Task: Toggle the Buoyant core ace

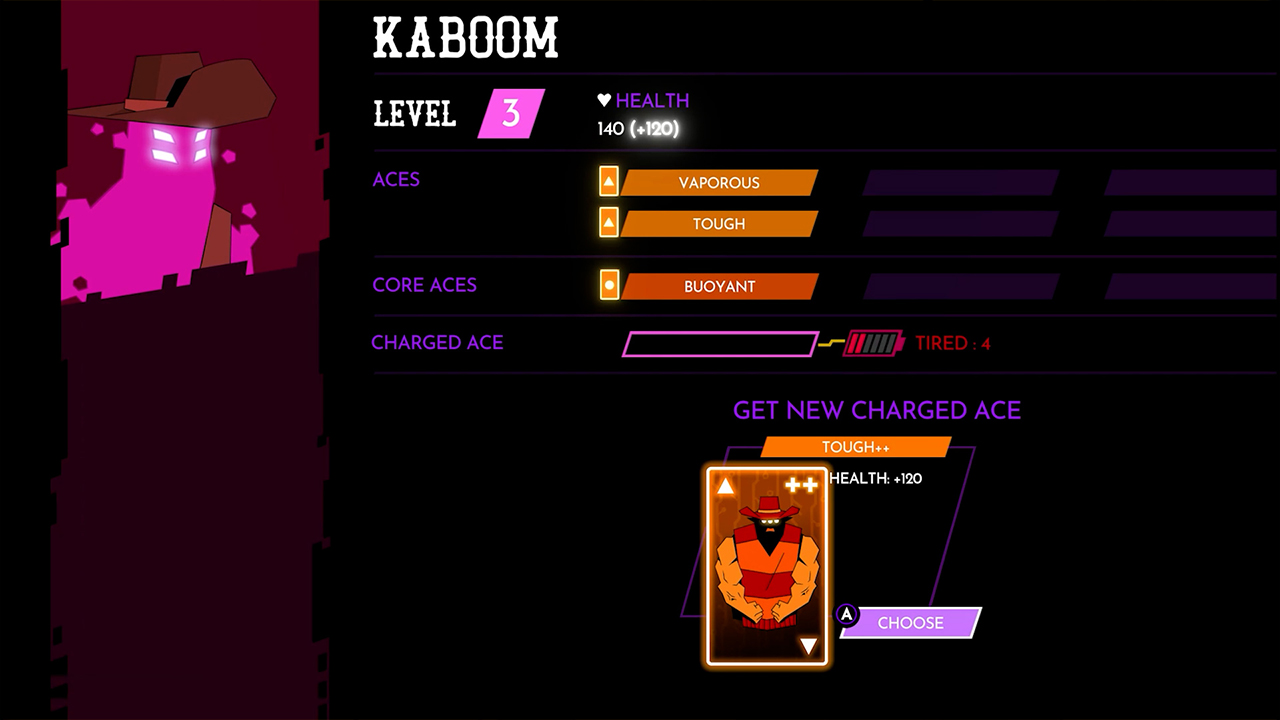Action: pyautogui.click(x=720, y=286)
